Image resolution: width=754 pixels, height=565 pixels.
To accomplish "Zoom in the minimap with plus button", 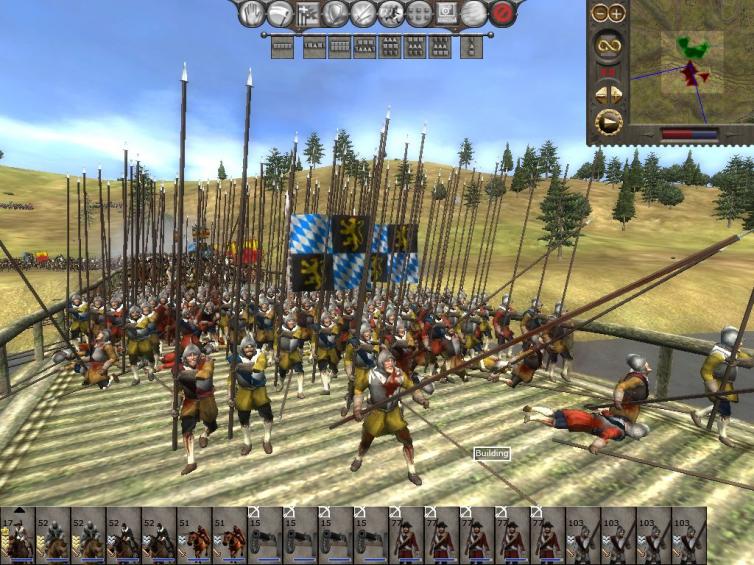I will coord(616,13).
